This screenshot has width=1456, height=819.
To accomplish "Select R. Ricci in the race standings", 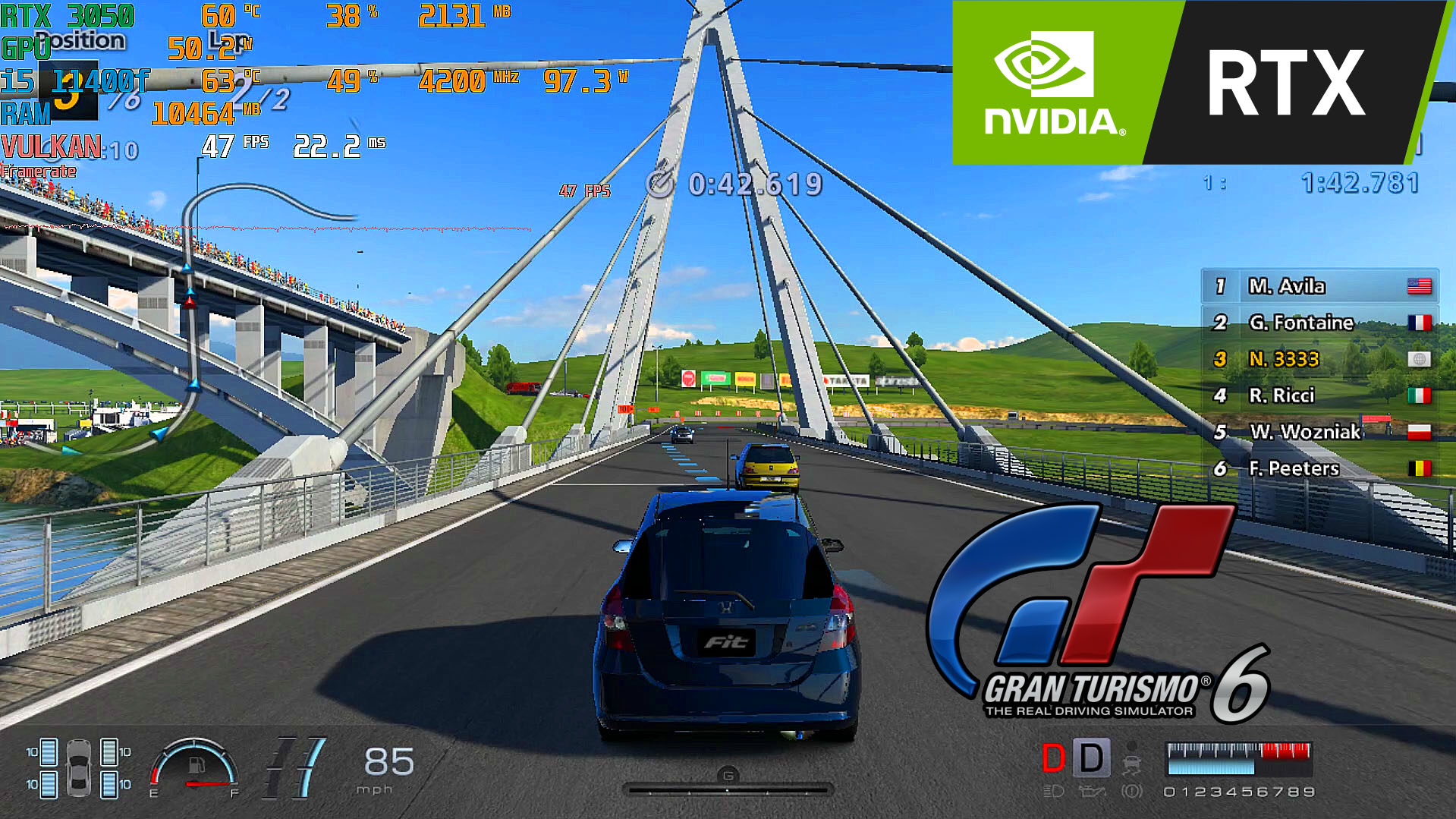I will [x=1319, y=395].
